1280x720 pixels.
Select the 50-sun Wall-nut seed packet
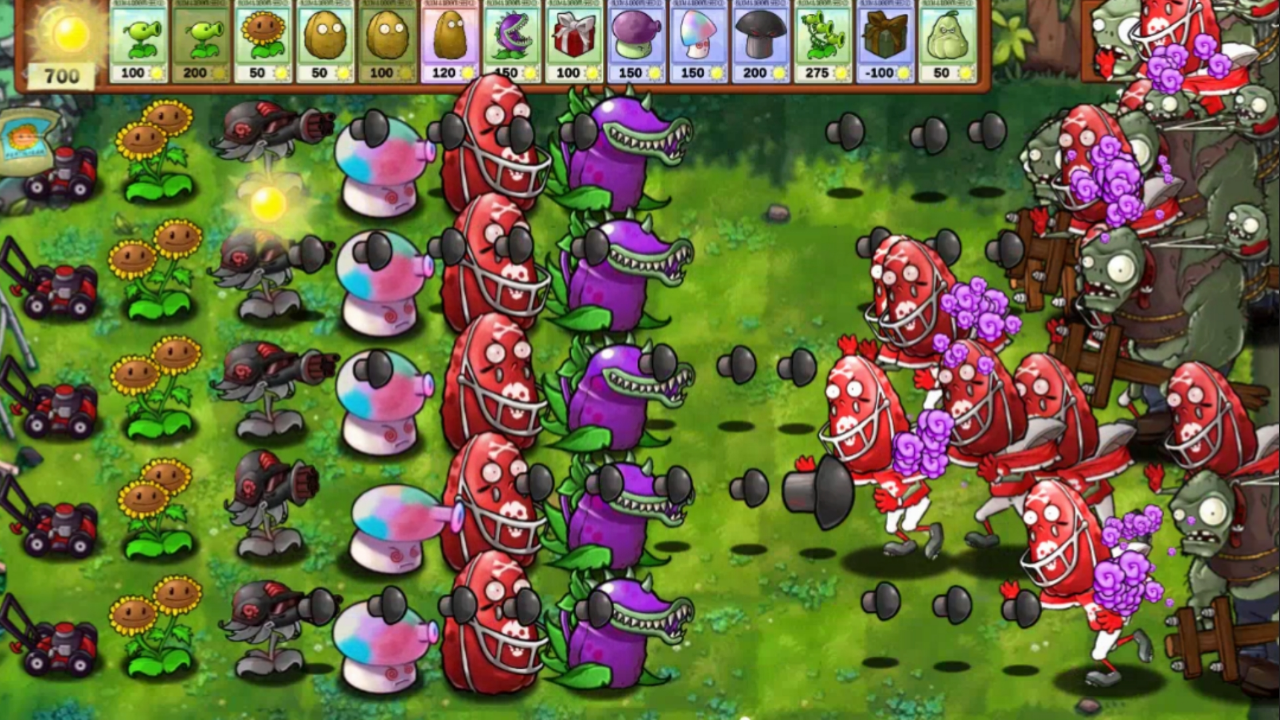[326, 40]
